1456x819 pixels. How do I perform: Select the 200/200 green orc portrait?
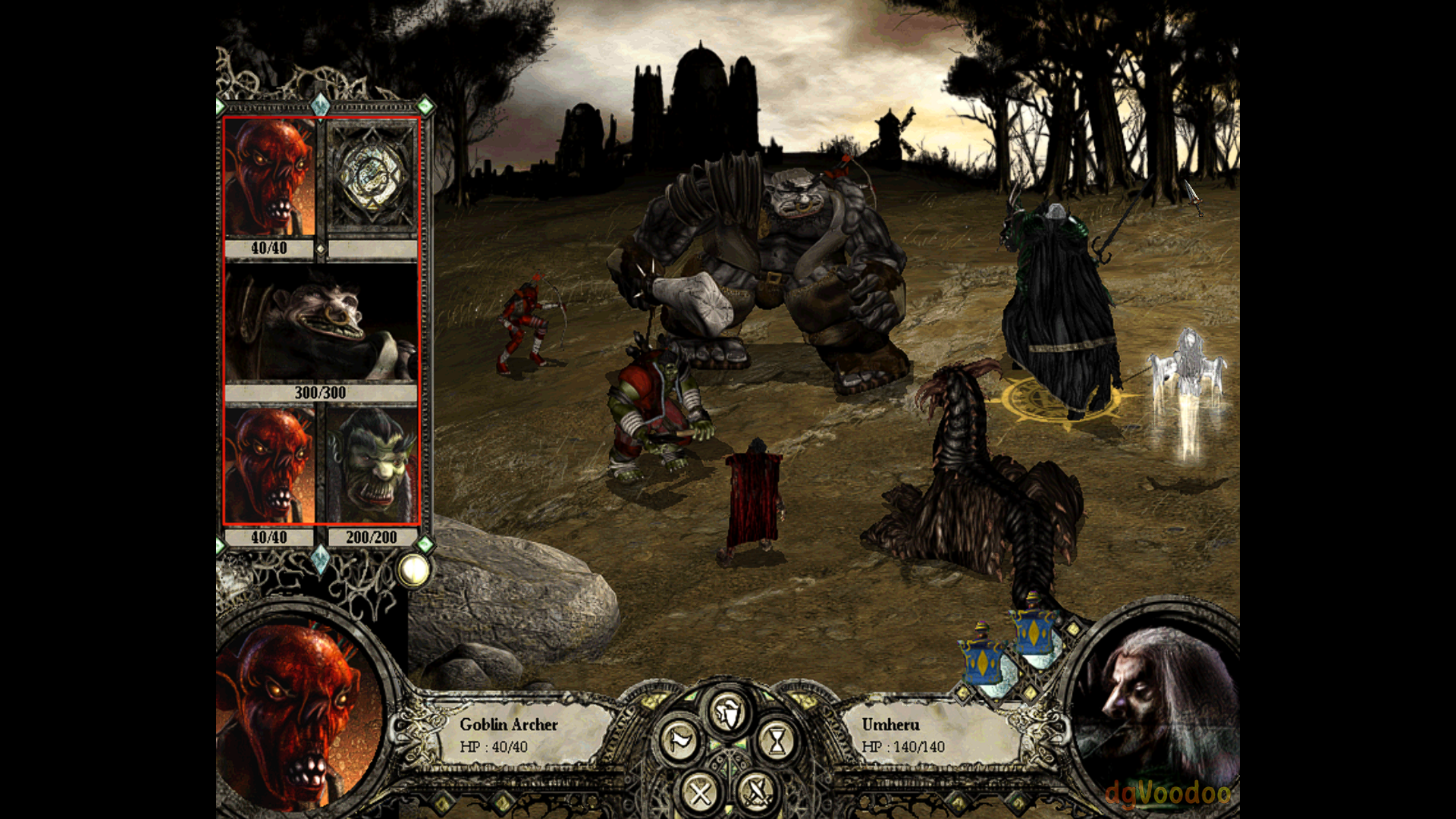372,466
